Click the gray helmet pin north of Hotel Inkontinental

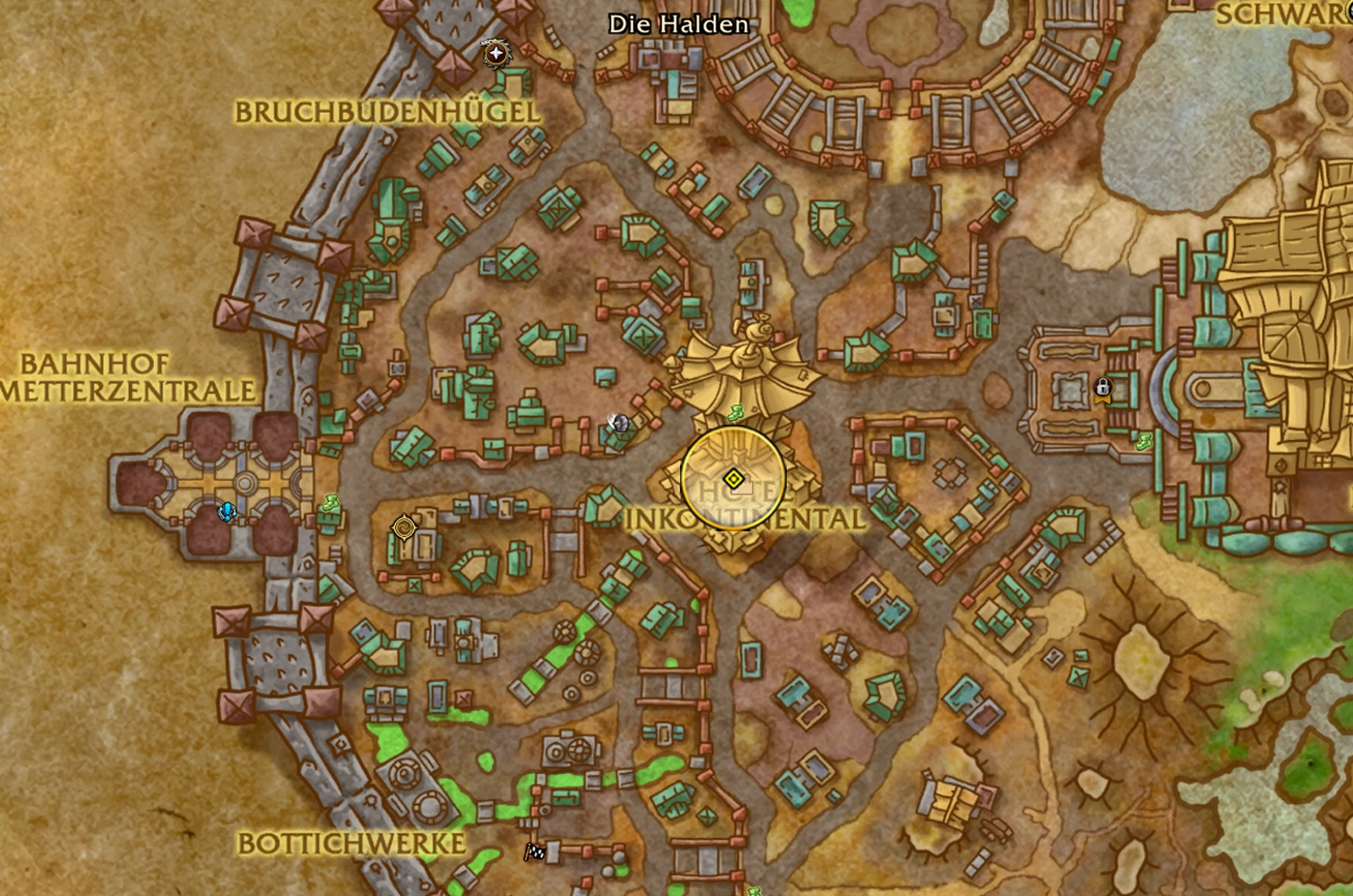click(x=618, y=421)
